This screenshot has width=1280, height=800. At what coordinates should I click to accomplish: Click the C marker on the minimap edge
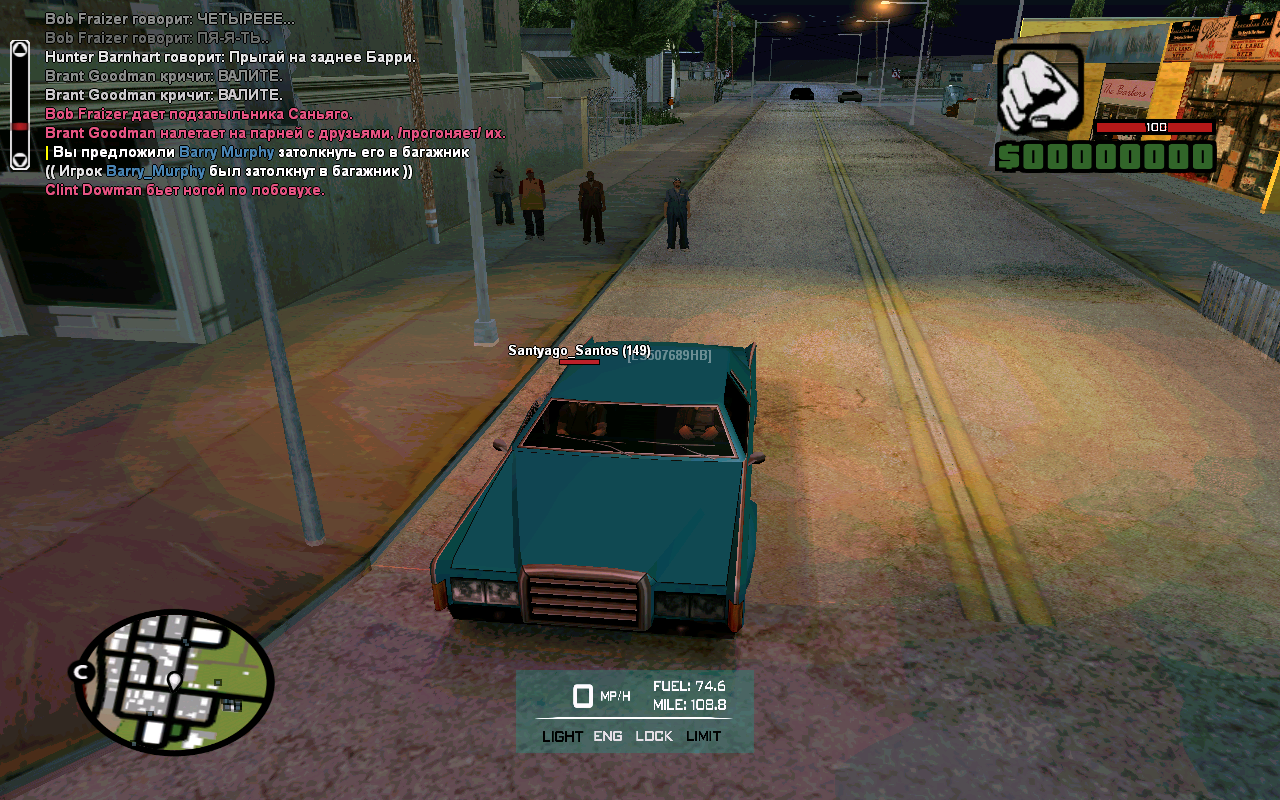click(81, 673)
